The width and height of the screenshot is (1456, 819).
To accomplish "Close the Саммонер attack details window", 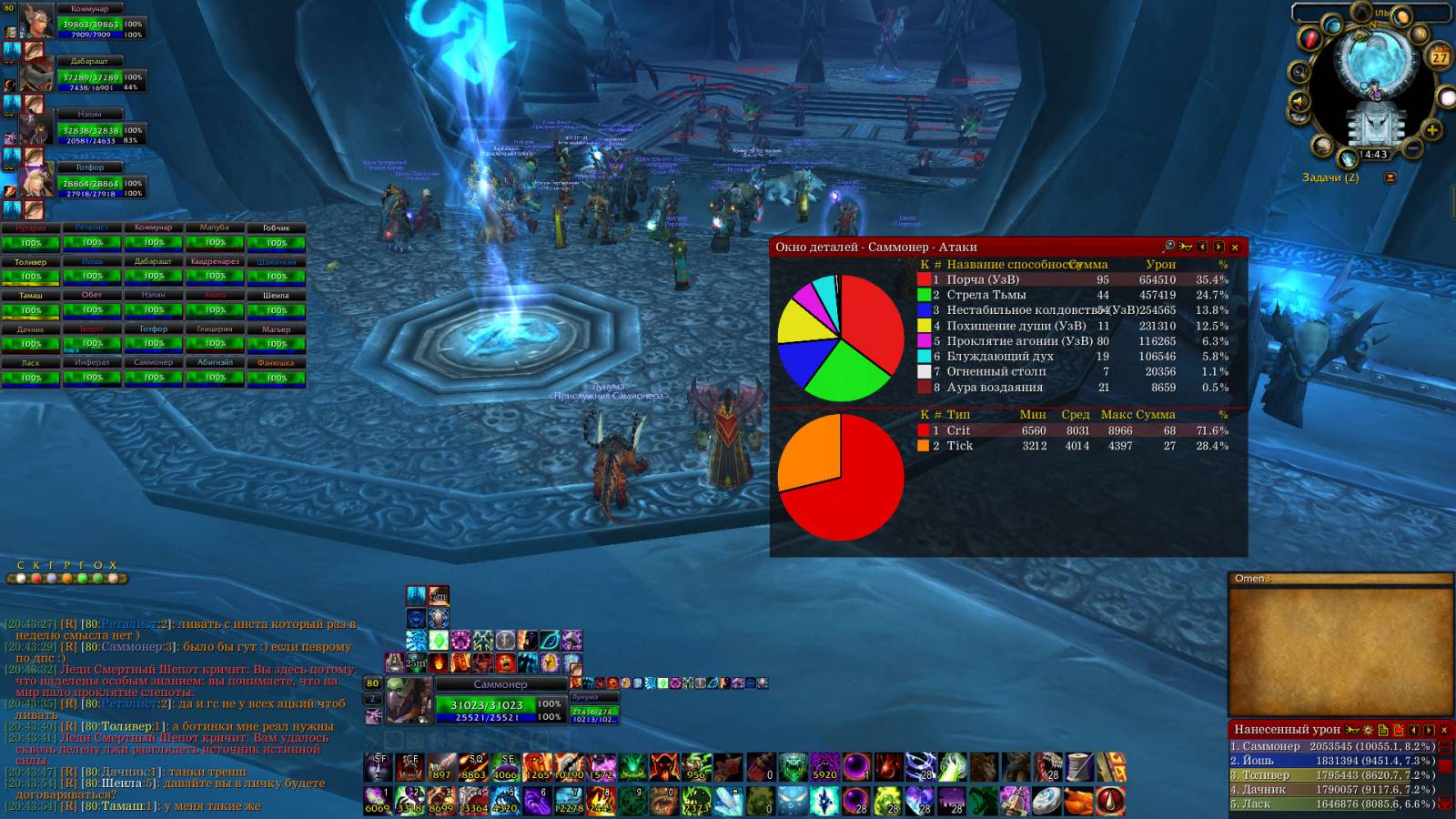I will point(1235,247).
